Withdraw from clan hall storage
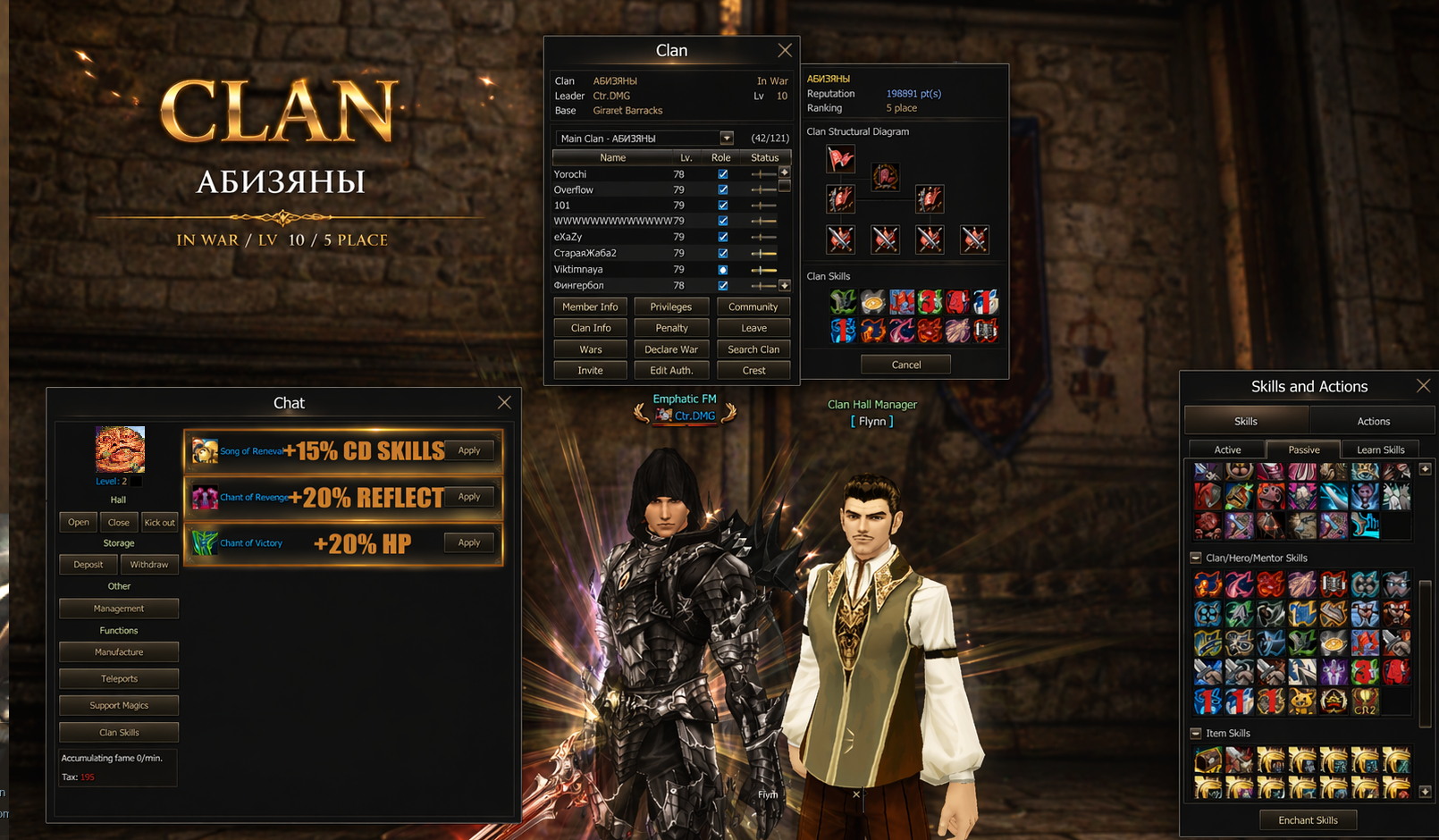The image size is (1439, 840). (x=149, y=565)
